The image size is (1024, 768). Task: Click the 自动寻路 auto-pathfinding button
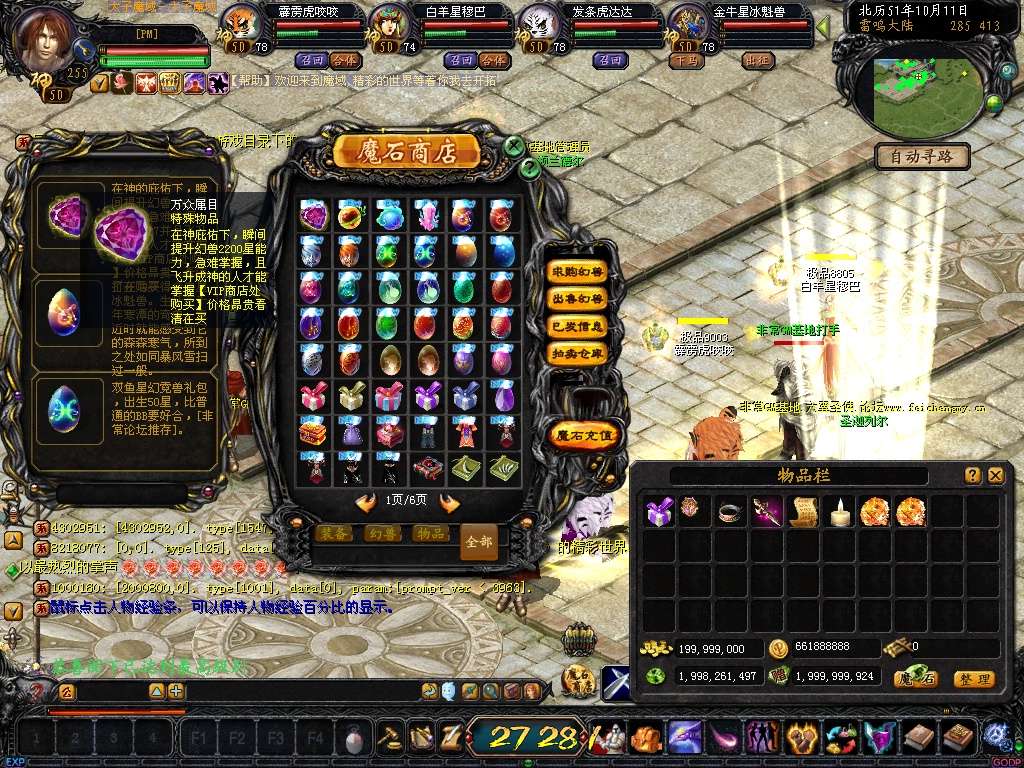(923, 156)
